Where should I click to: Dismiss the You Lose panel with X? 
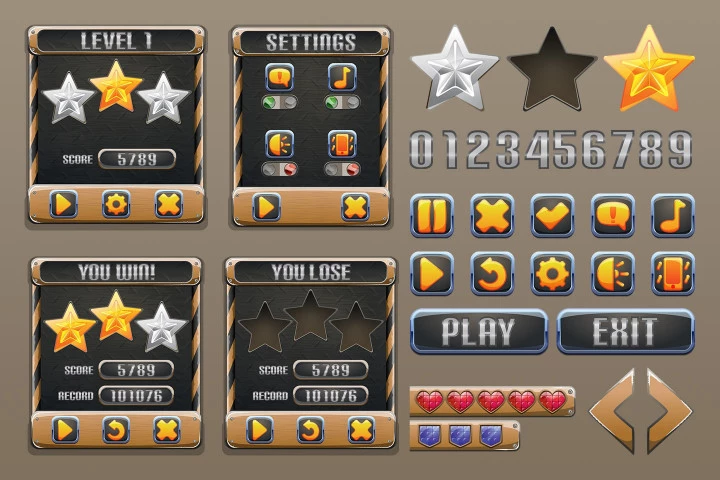pos(361,430)
